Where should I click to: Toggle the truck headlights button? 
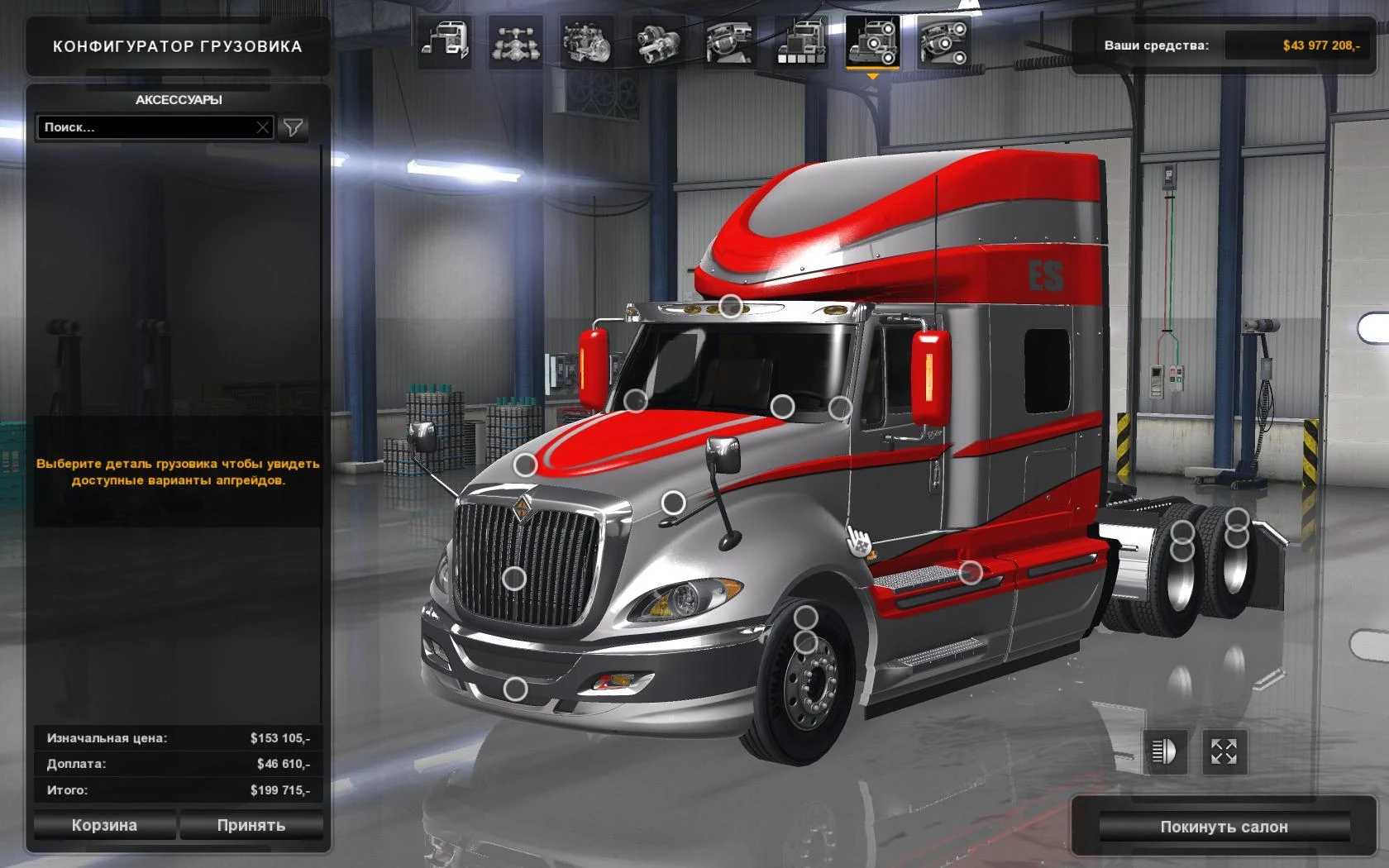pos(1163,751)
